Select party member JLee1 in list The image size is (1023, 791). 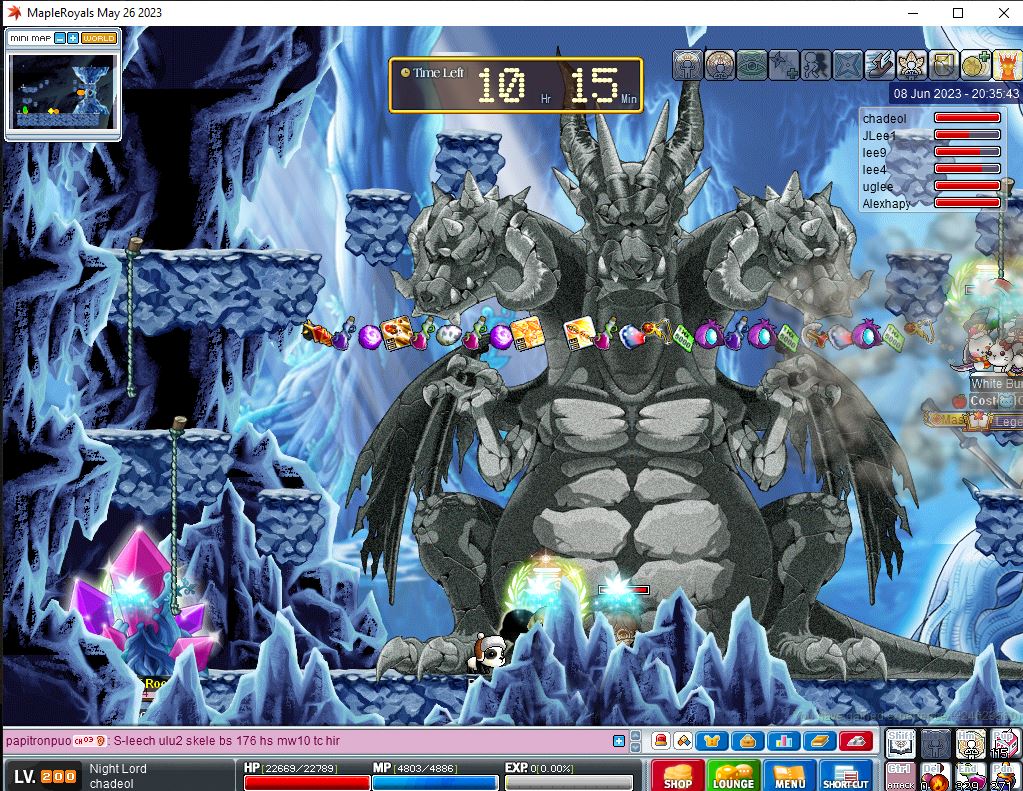[x=880, y=135]
